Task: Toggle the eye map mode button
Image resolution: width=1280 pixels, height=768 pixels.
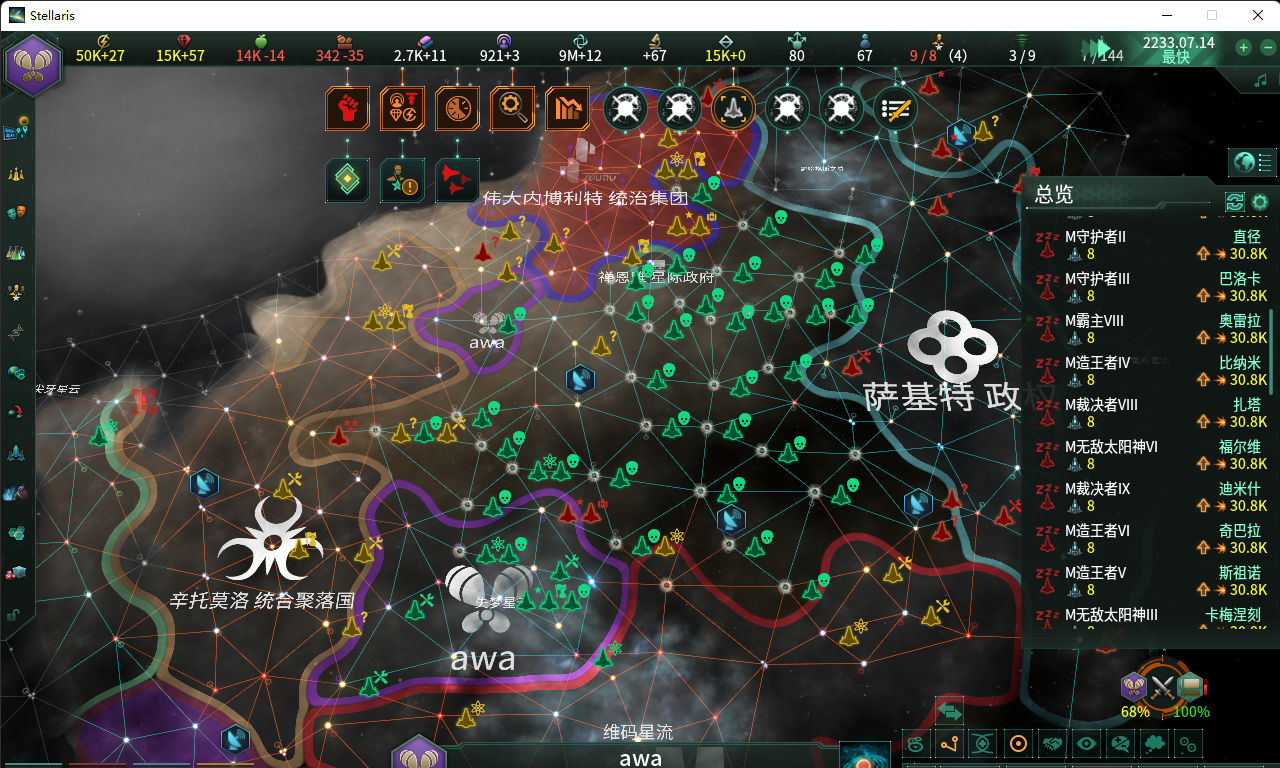Action: click(1087, 744)
